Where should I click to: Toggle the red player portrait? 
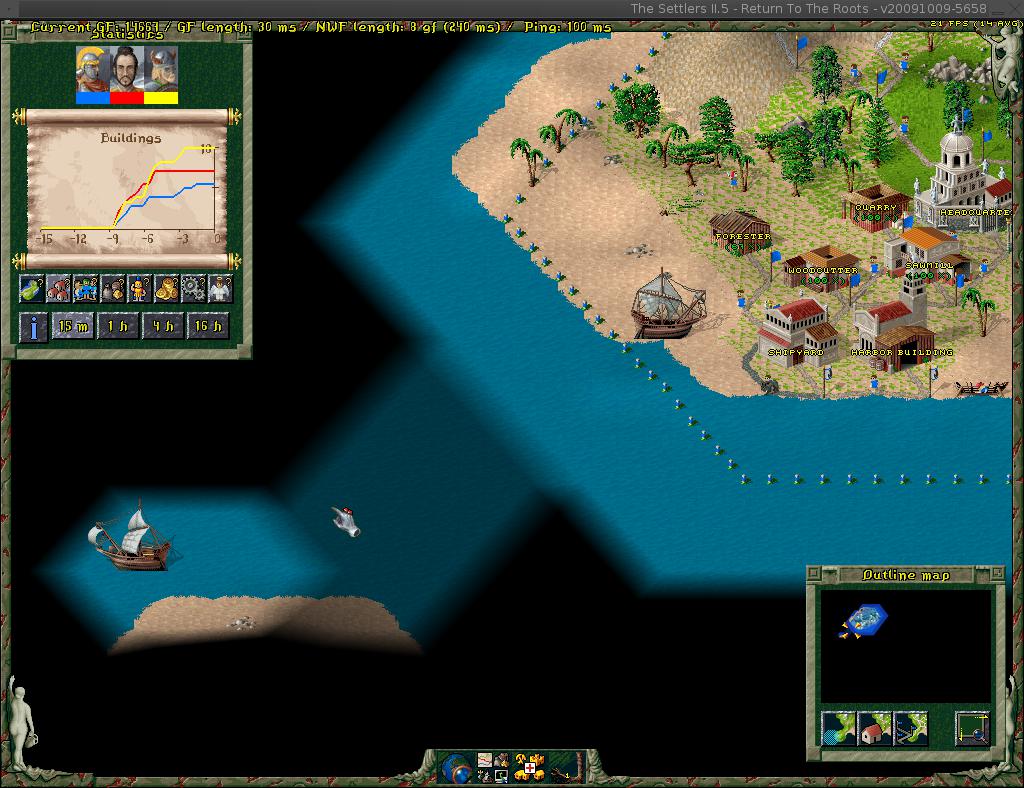126,73
